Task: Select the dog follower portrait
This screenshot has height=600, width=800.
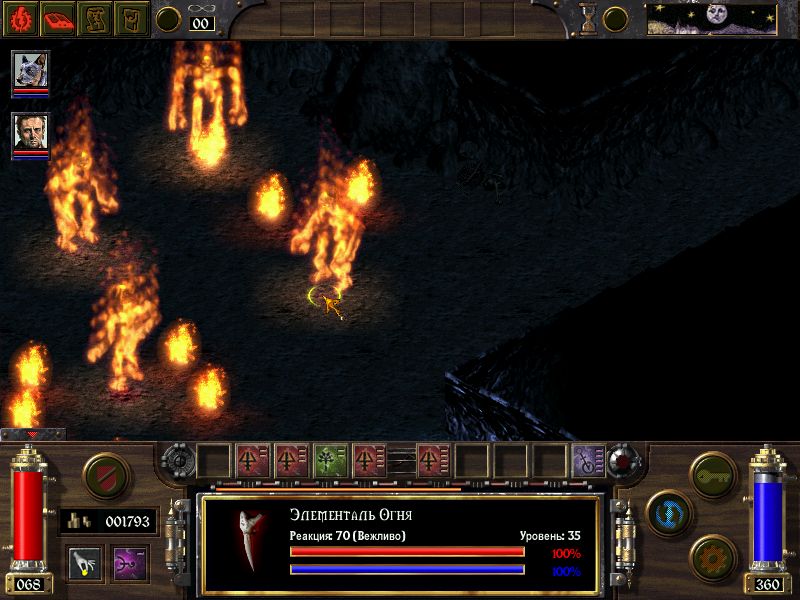Action: tap(30, 73)
